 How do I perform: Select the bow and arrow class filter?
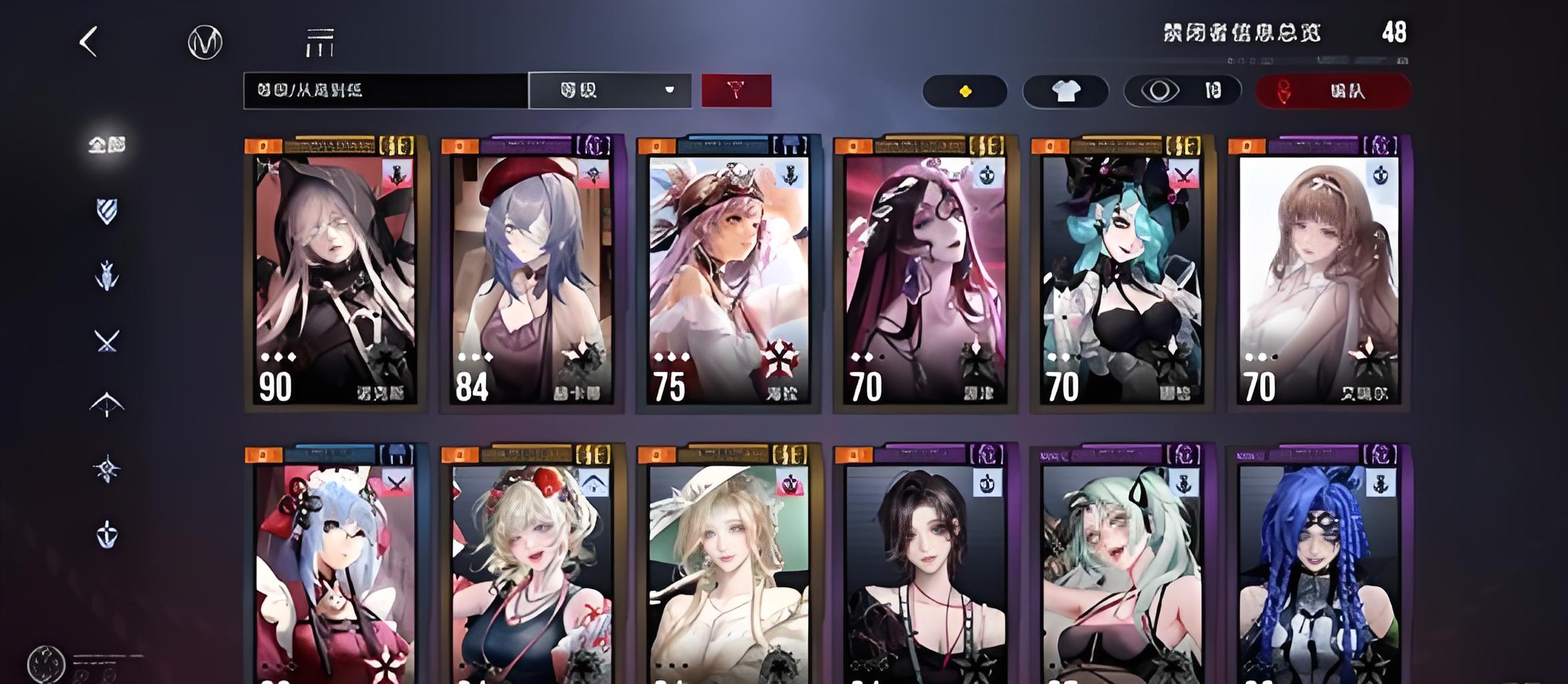[x=107, y=404]
